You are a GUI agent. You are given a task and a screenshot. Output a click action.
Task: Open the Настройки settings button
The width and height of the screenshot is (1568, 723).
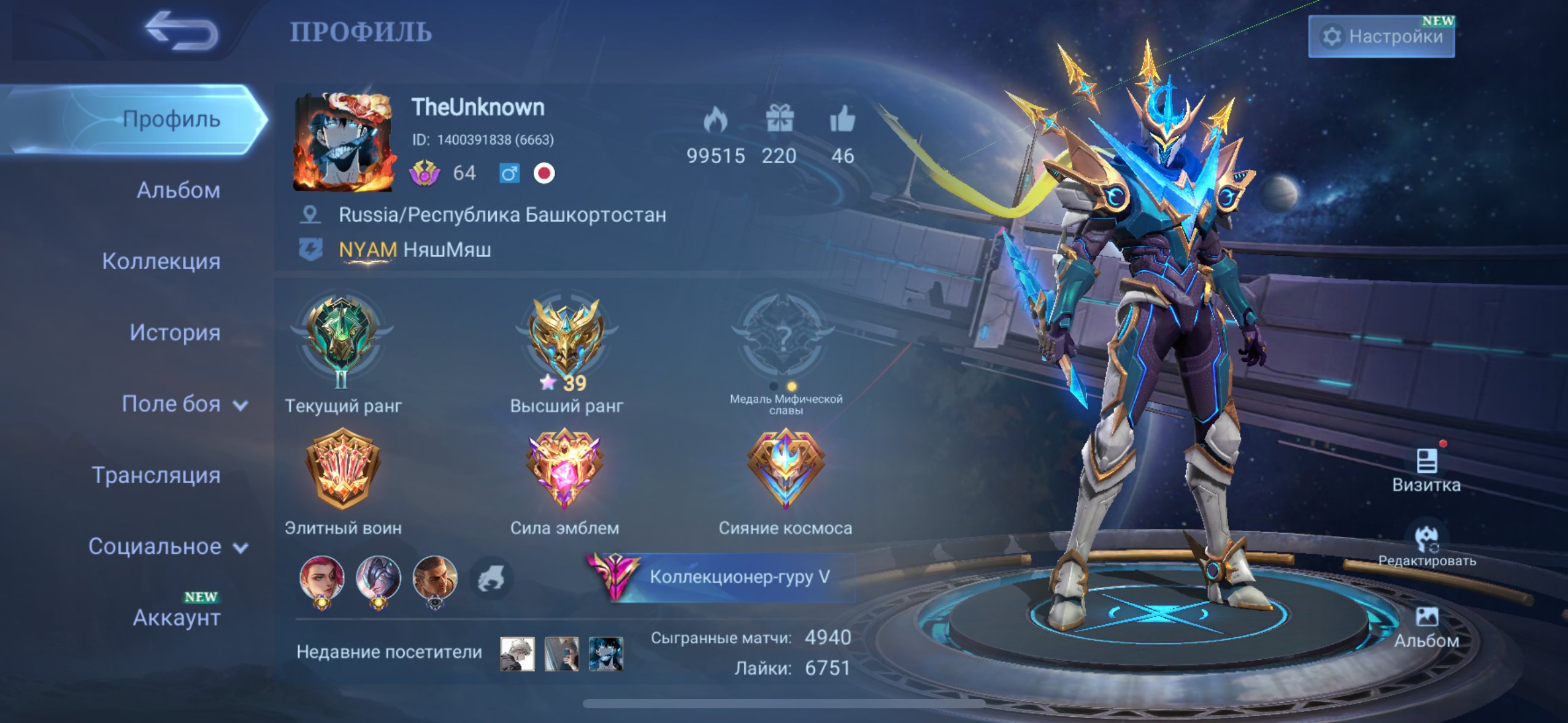(x=1381, y=37)
